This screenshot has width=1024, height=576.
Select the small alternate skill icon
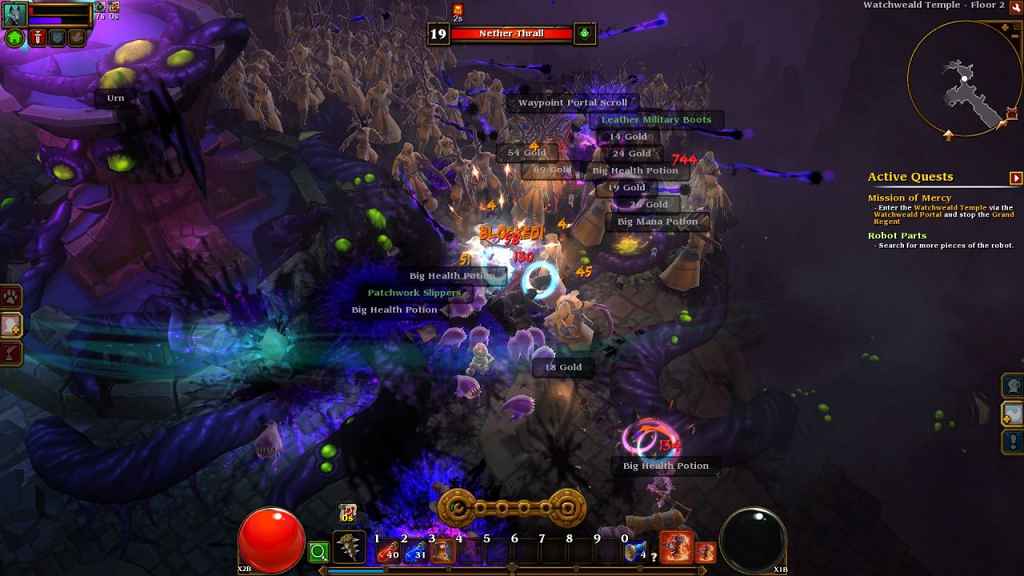click(705, 551)
